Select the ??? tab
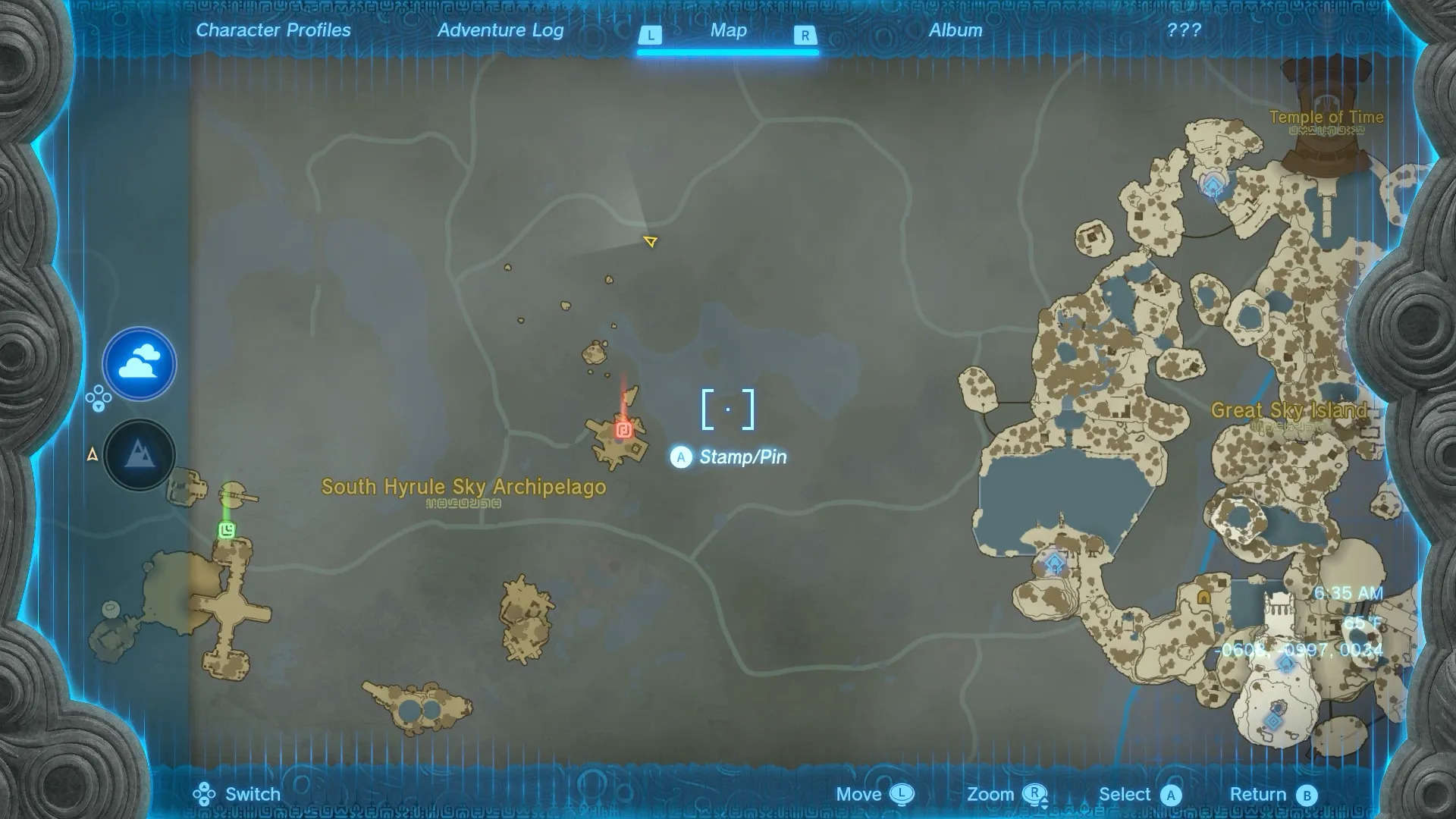Image resolution: width=1456 pixels, height=819 pixels. 1182,30
